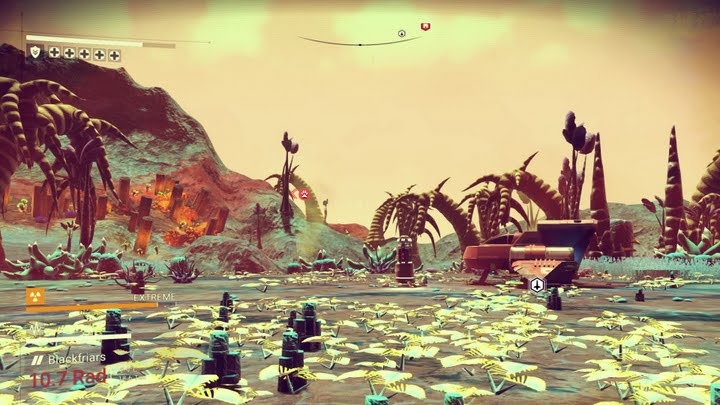Image resolution: width=720 pixels, height=405 pixels.
Task: Click the round white marker on the compass
Action: (401, 34)
